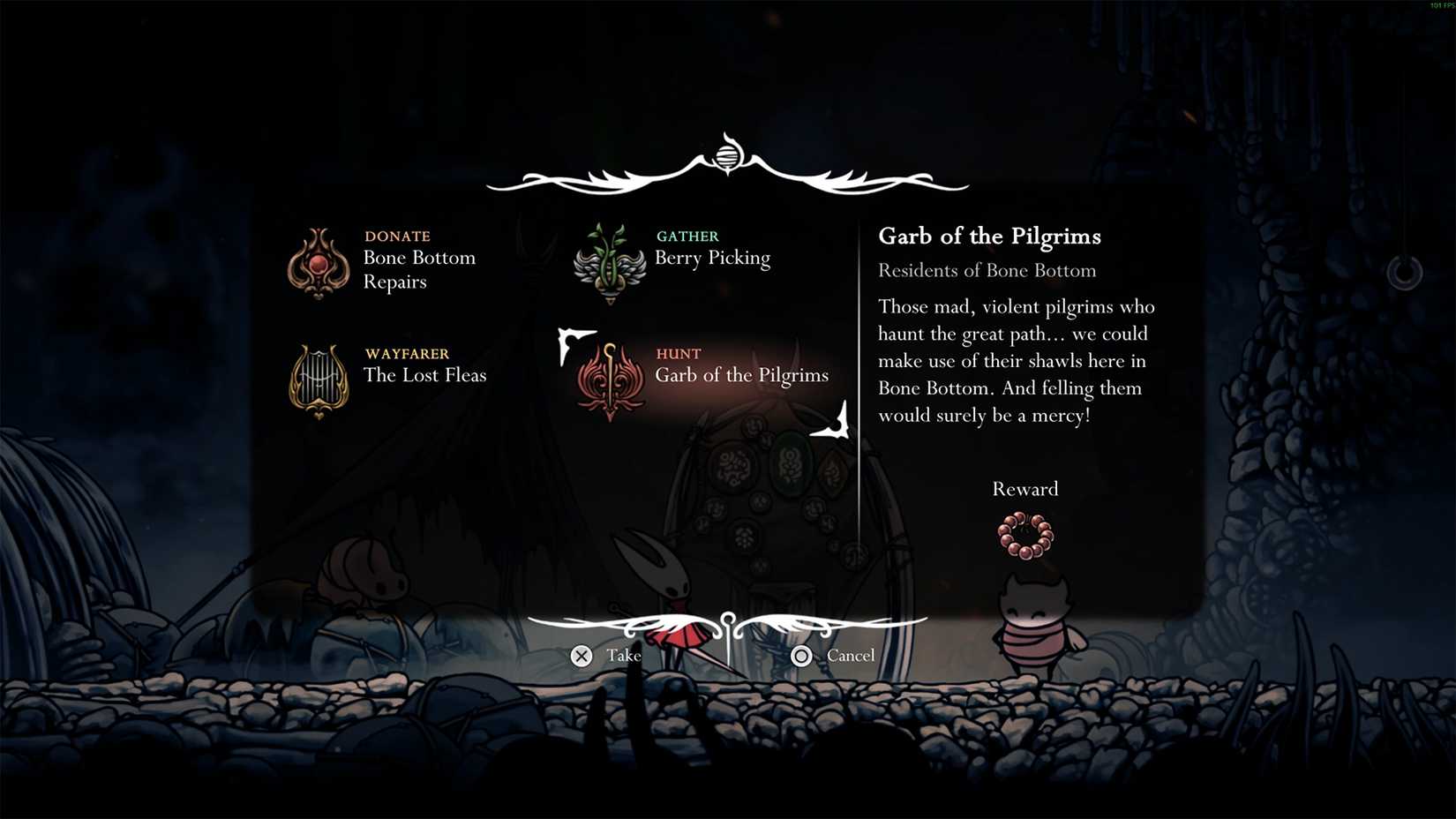Select the Hunt quest labeled Garb of the Pilgrims
Screen dimensions: 1456x819
coord(742,375)
